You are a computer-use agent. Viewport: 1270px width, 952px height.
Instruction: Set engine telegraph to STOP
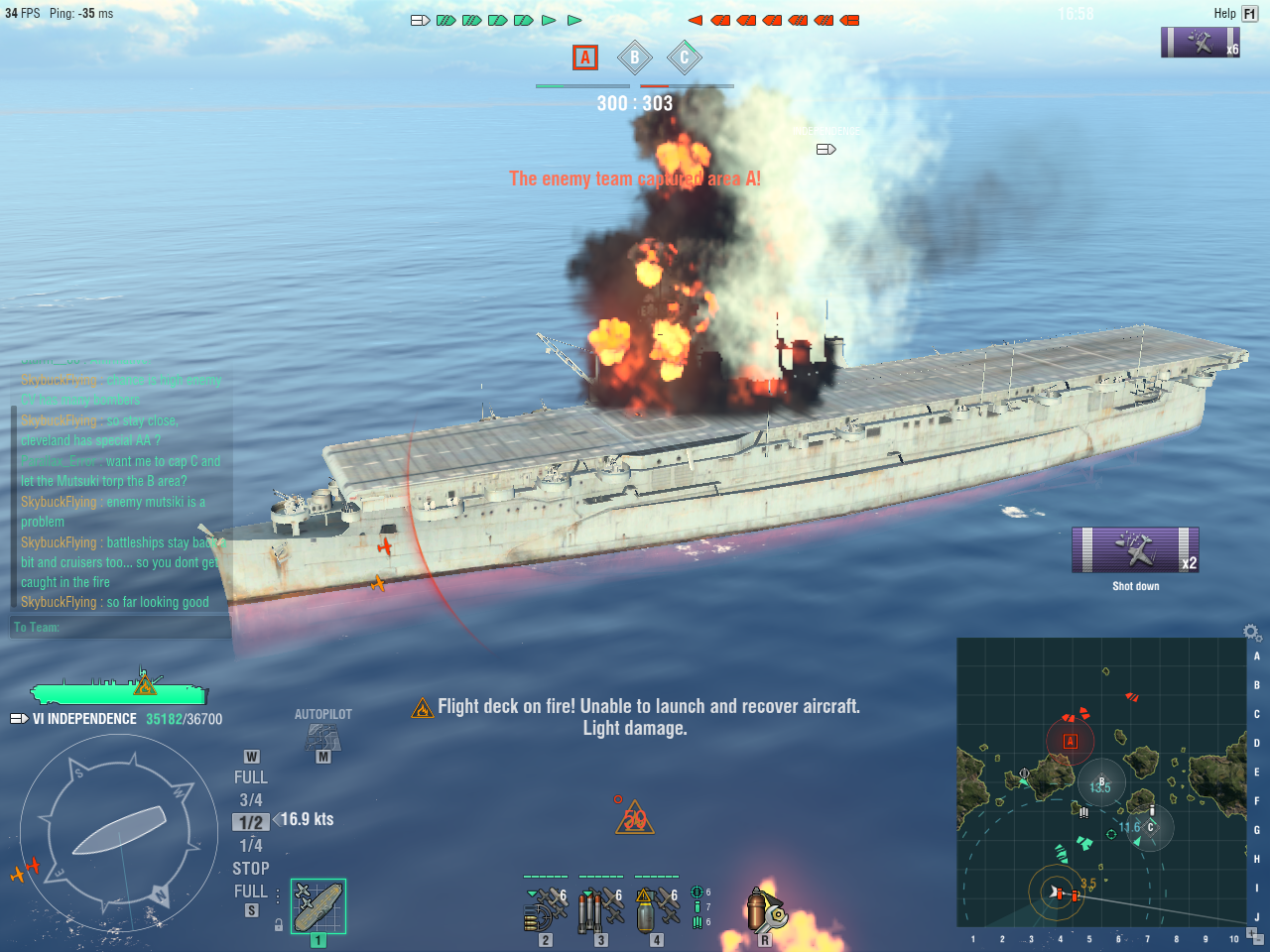251,869
